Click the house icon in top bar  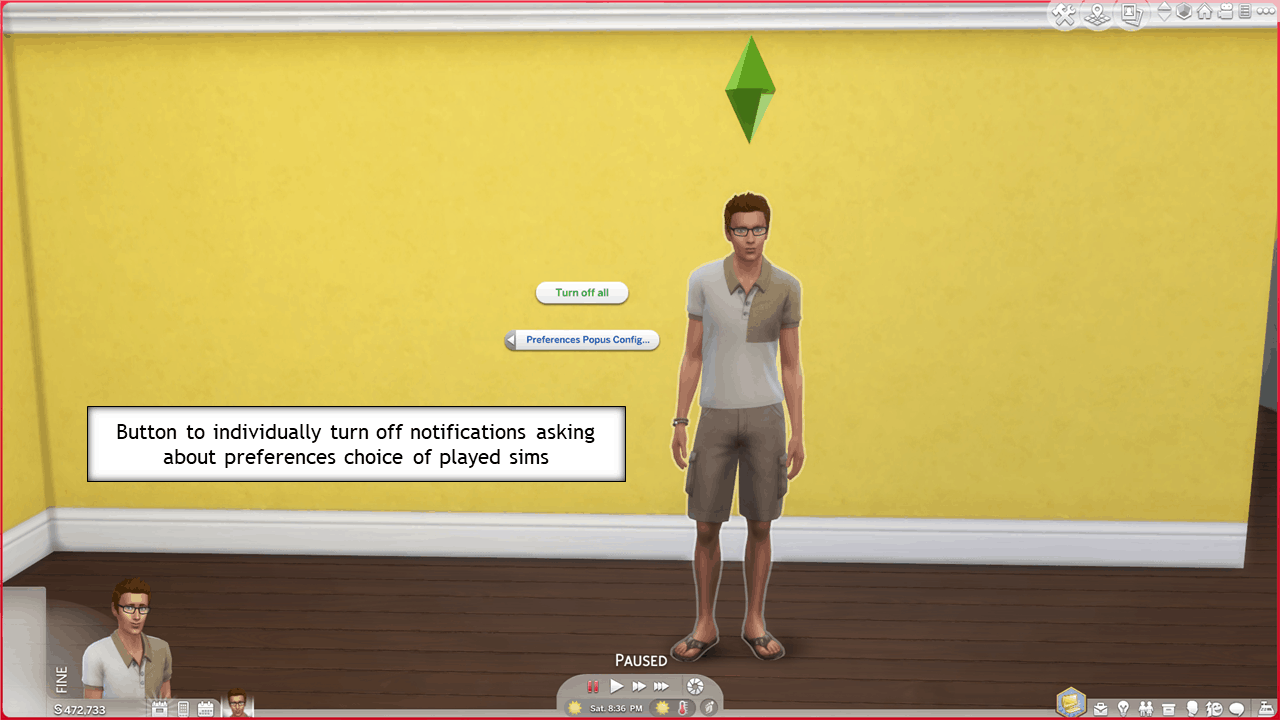[1205, 12]
